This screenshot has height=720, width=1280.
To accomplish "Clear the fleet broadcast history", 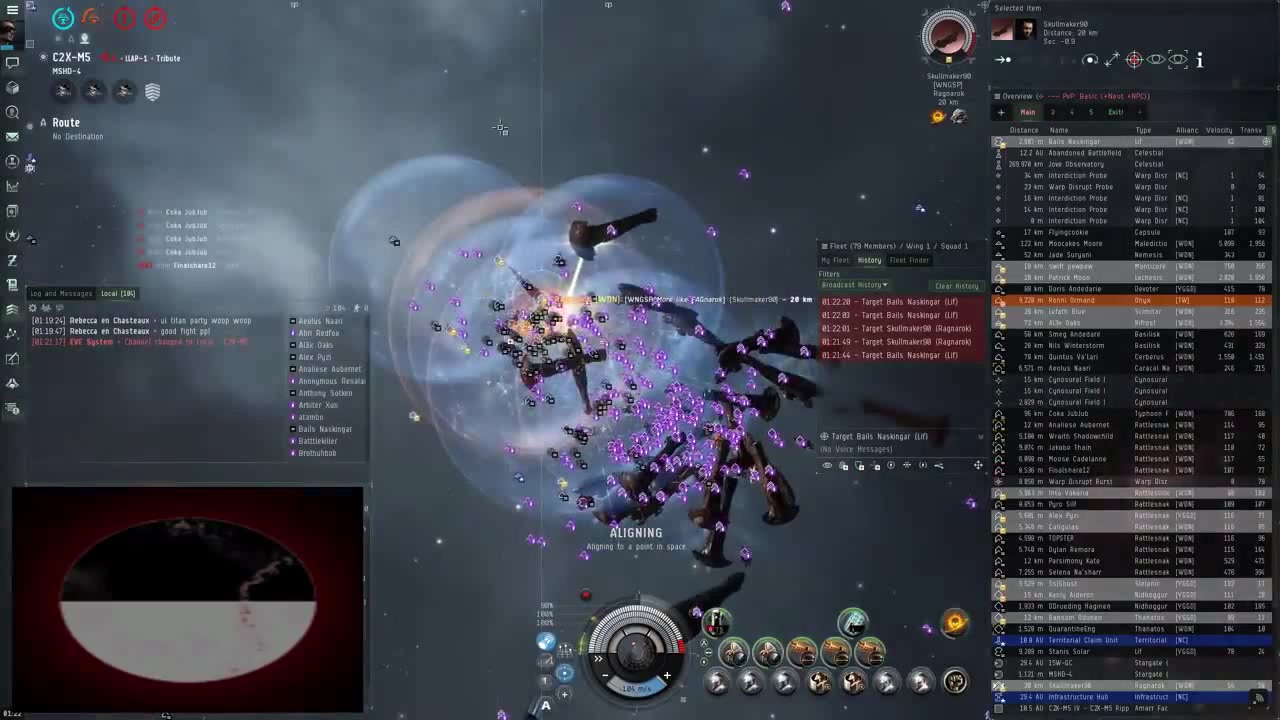I will (956, 286).
